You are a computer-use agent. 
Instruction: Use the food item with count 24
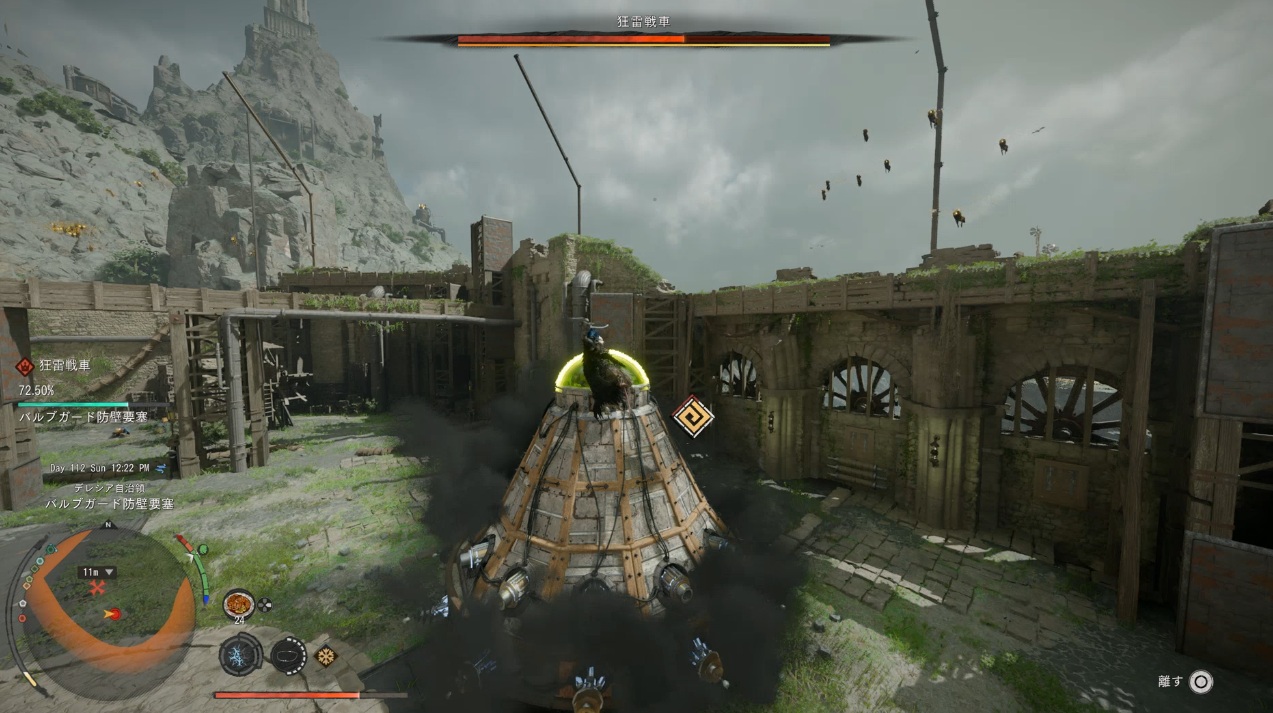pos(238,603)
